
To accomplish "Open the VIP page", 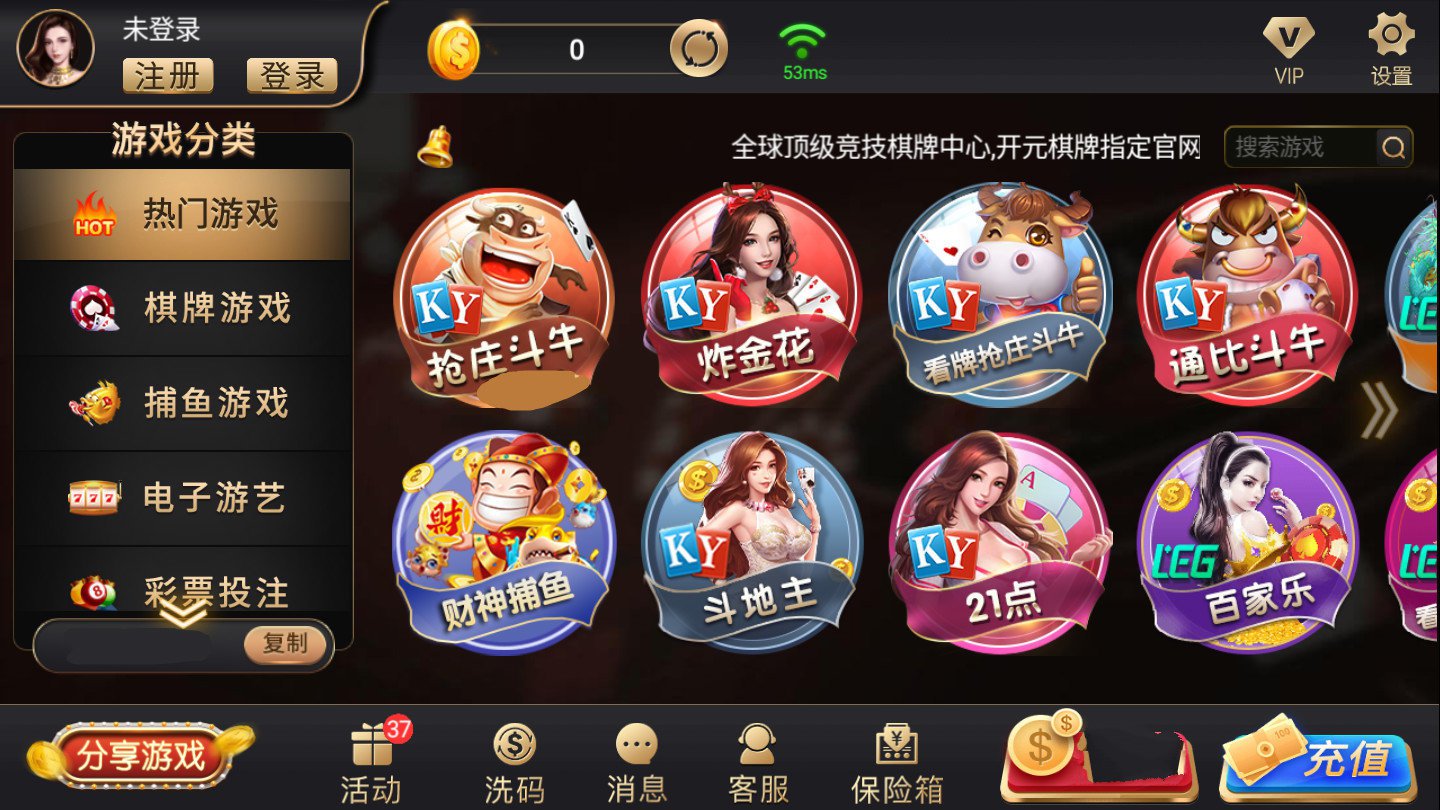I will coord(1288,50).
